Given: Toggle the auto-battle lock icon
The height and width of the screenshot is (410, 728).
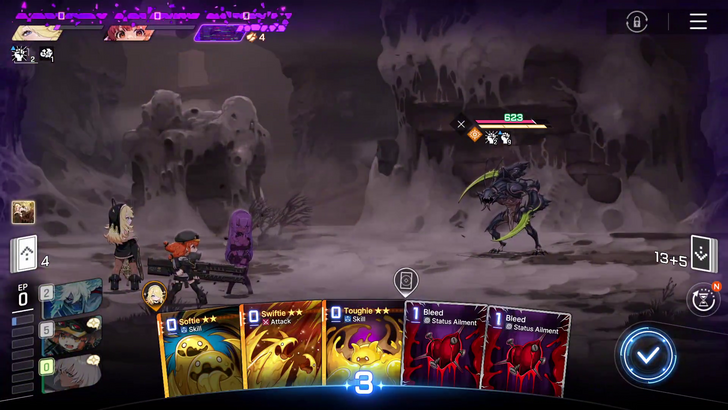Looking at the screenshot, I should [x=637, y=21].
